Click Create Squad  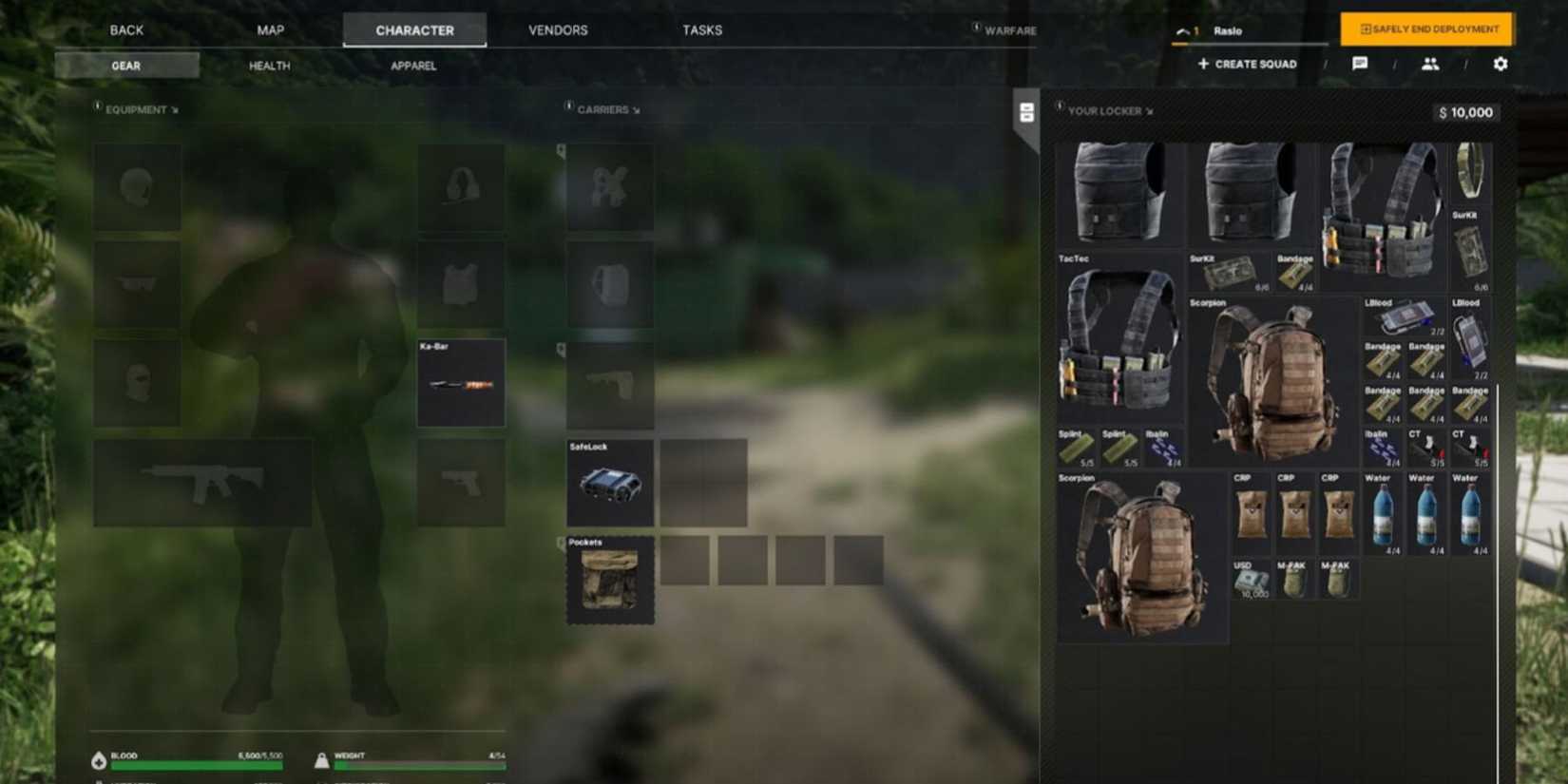1247,64
